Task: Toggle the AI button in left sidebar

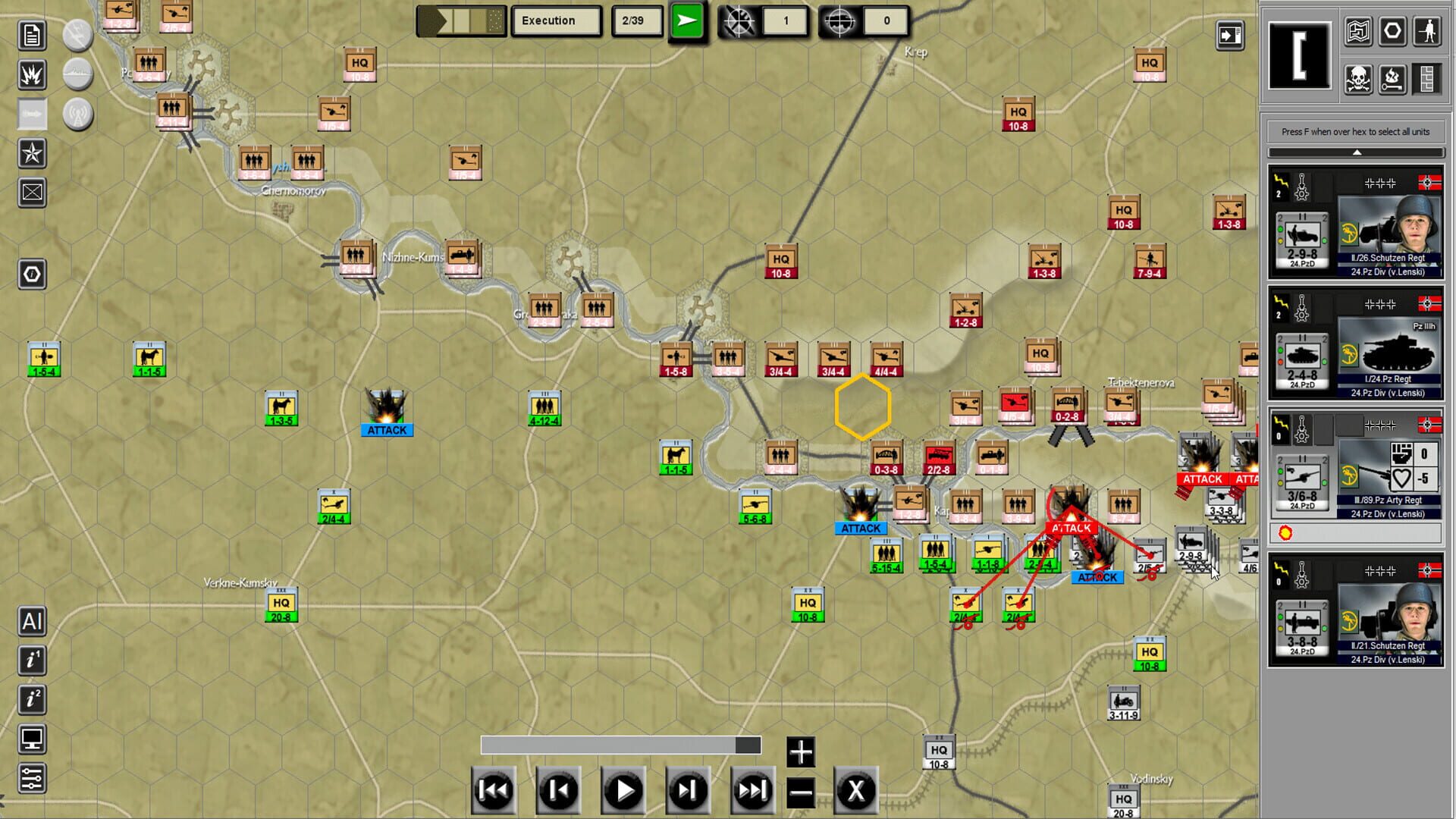Action: pyautogui.click(x=31, y=622)
